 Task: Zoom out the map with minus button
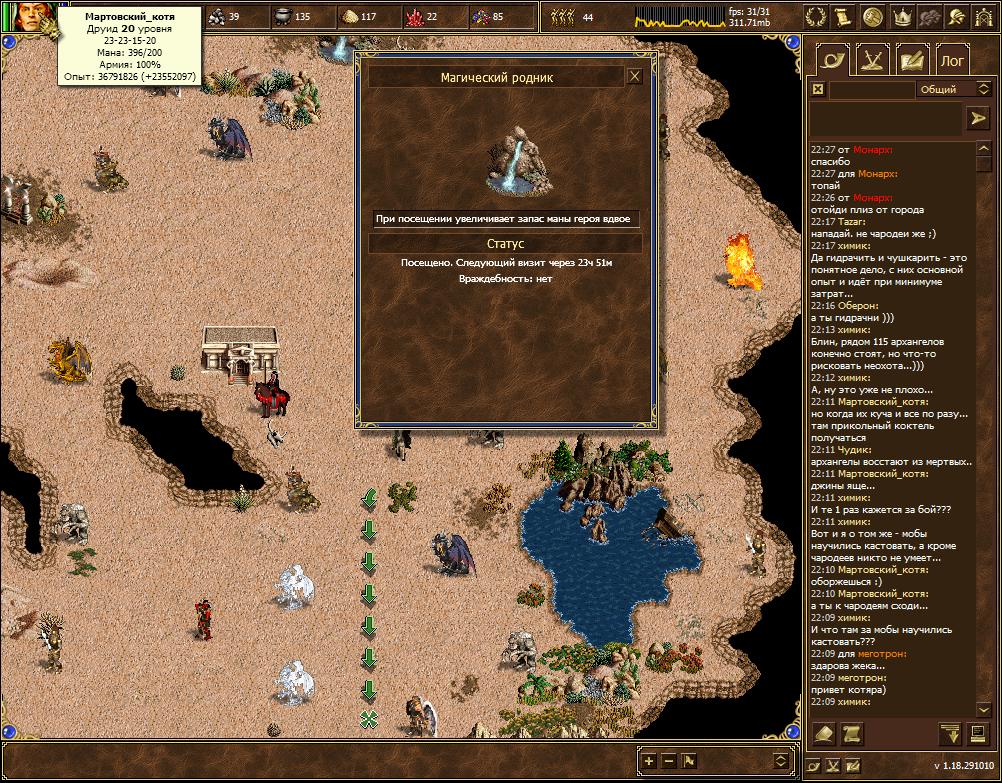tap(669, 761)
